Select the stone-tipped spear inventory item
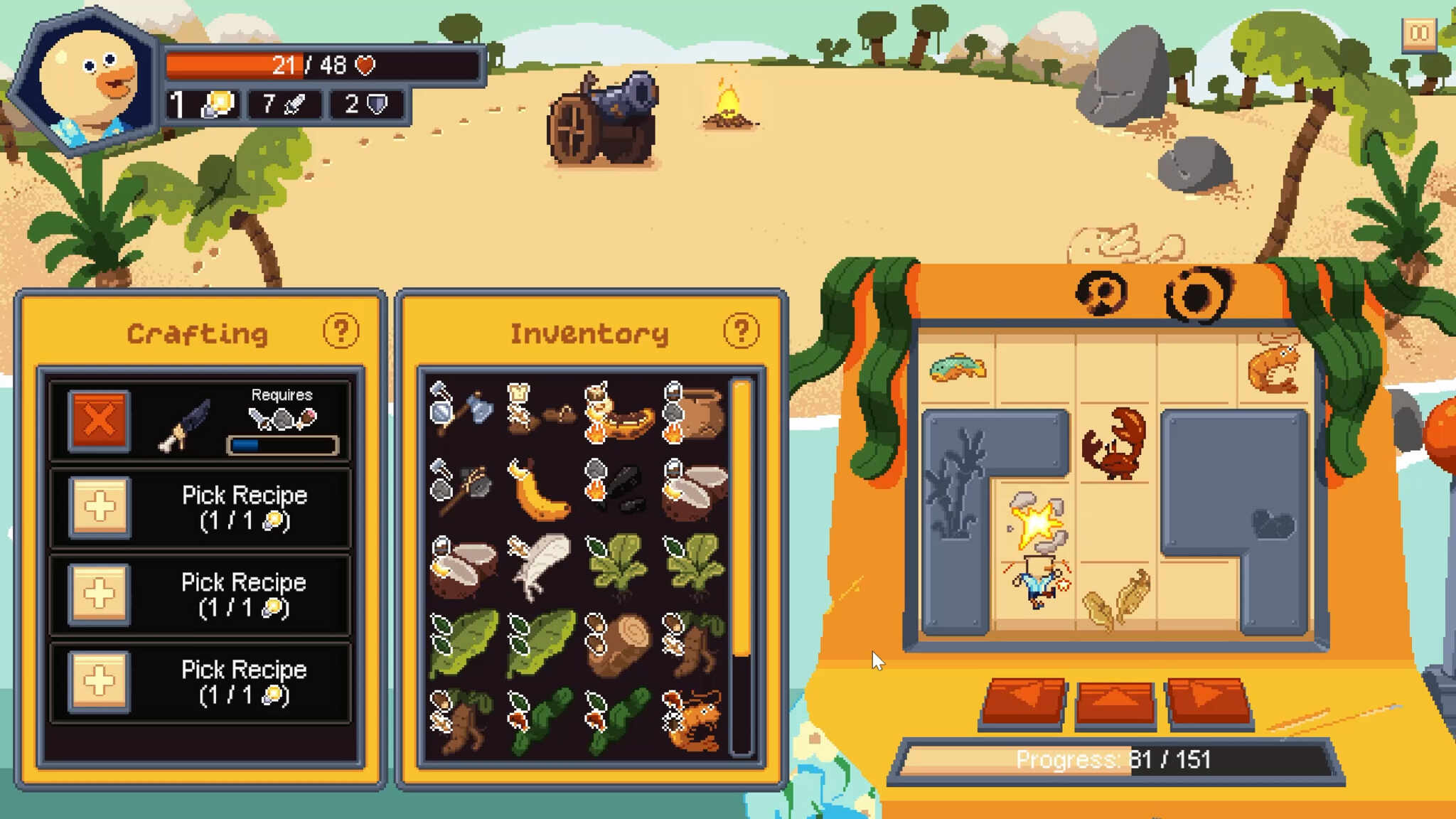This screenshot has width=1456, height=819. coord(462,489)
